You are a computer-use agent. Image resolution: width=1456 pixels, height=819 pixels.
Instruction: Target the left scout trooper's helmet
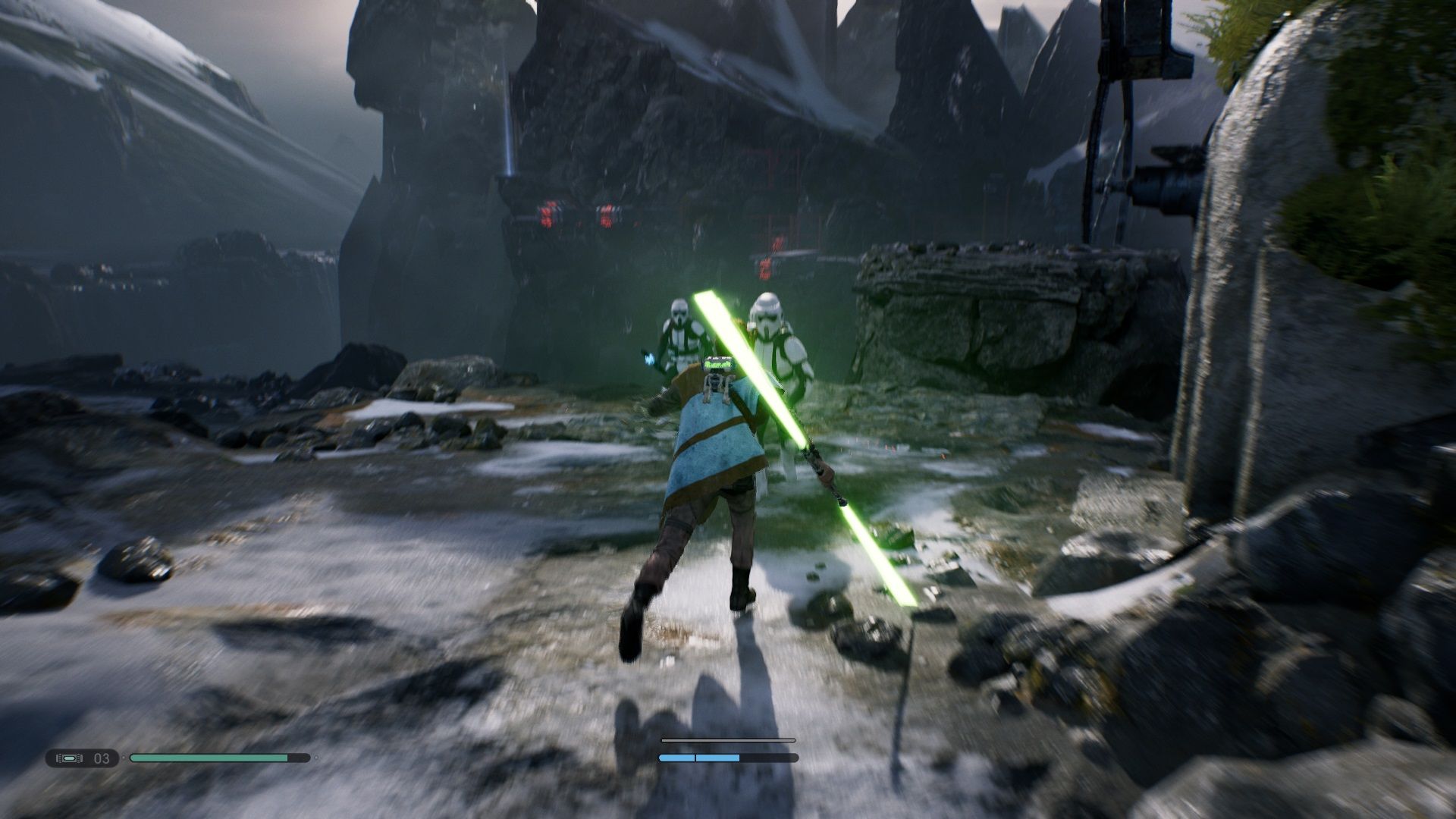tap(677, 311)
